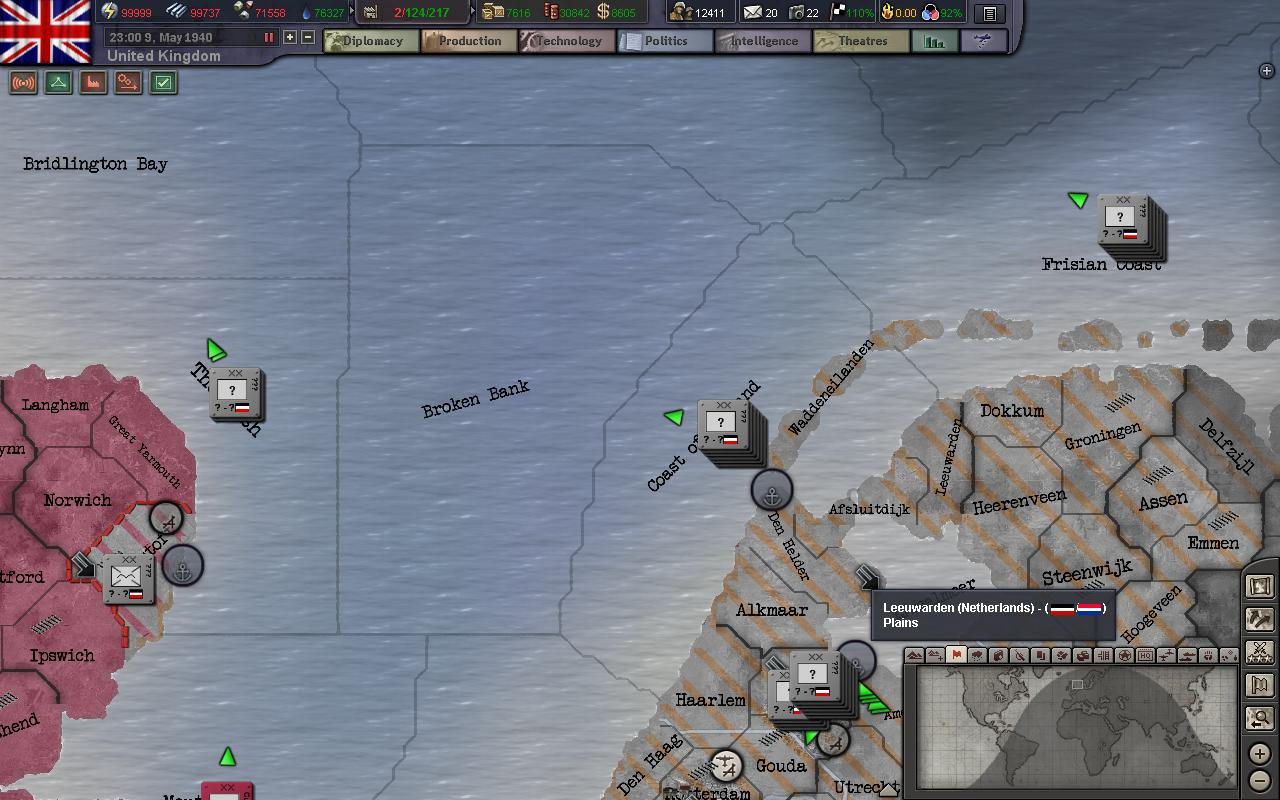Viewport: 1280px width, 800px height.
Task: Click the red radio signal alert icon
Action: pyautogui.click(x=23, y=83)
